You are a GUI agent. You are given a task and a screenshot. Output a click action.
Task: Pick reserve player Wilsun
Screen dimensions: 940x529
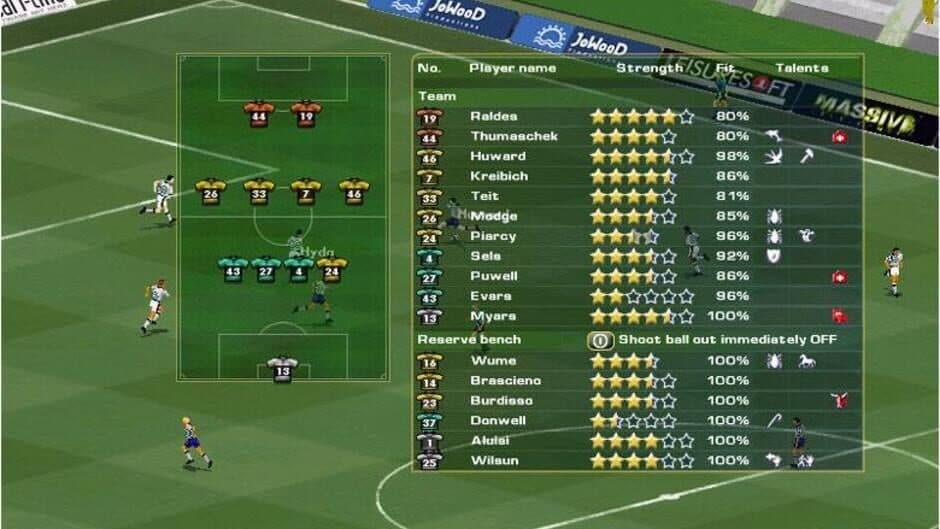(x=494, y=461)
